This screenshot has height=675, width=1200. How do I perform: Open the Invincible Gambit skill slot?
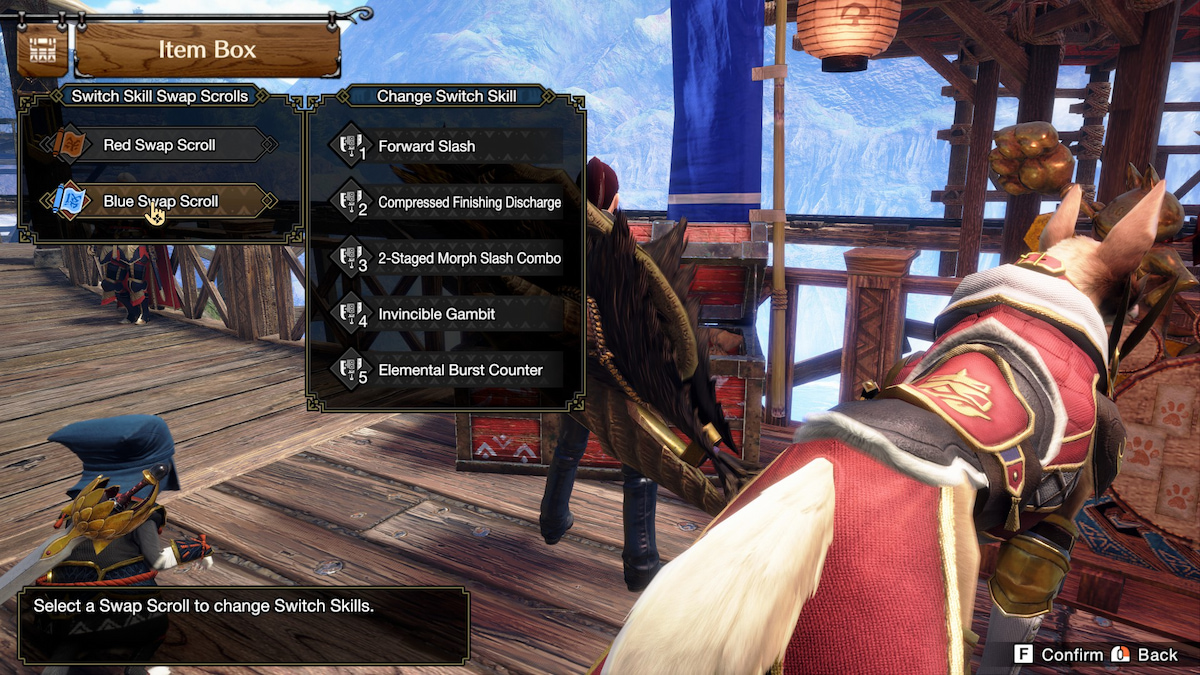(x=445, y=314)
